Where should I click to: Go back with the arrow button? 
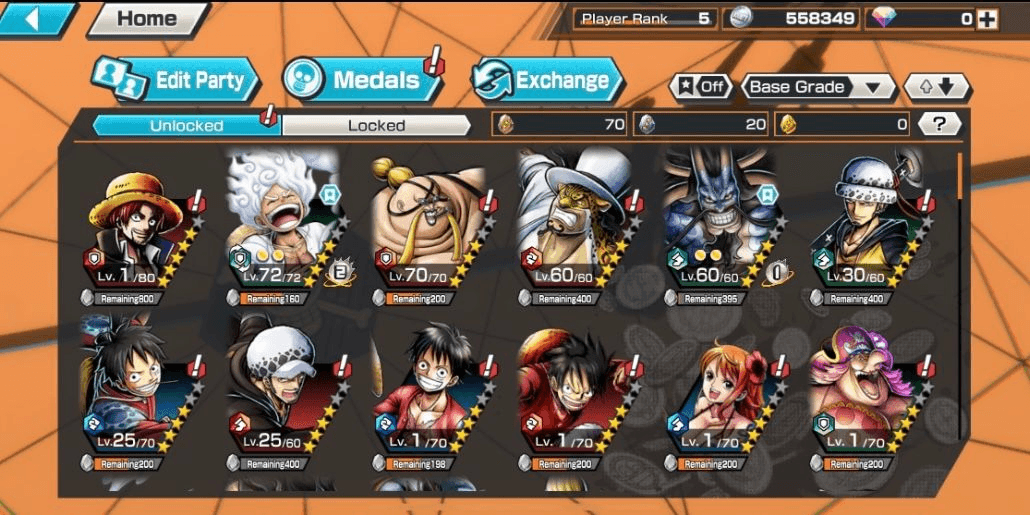click(x=35, y=19)
